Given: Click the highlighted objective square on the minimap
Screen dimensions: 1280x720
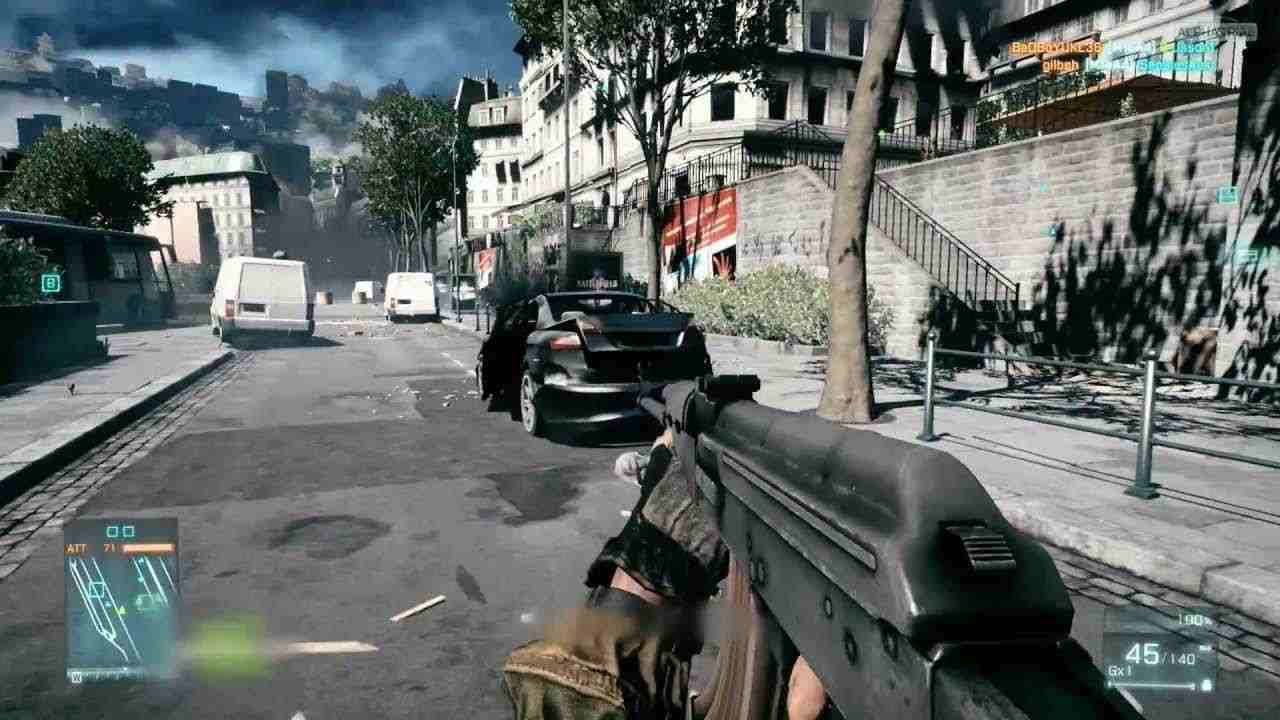Looking at the screenshot, I should [96, 589].
